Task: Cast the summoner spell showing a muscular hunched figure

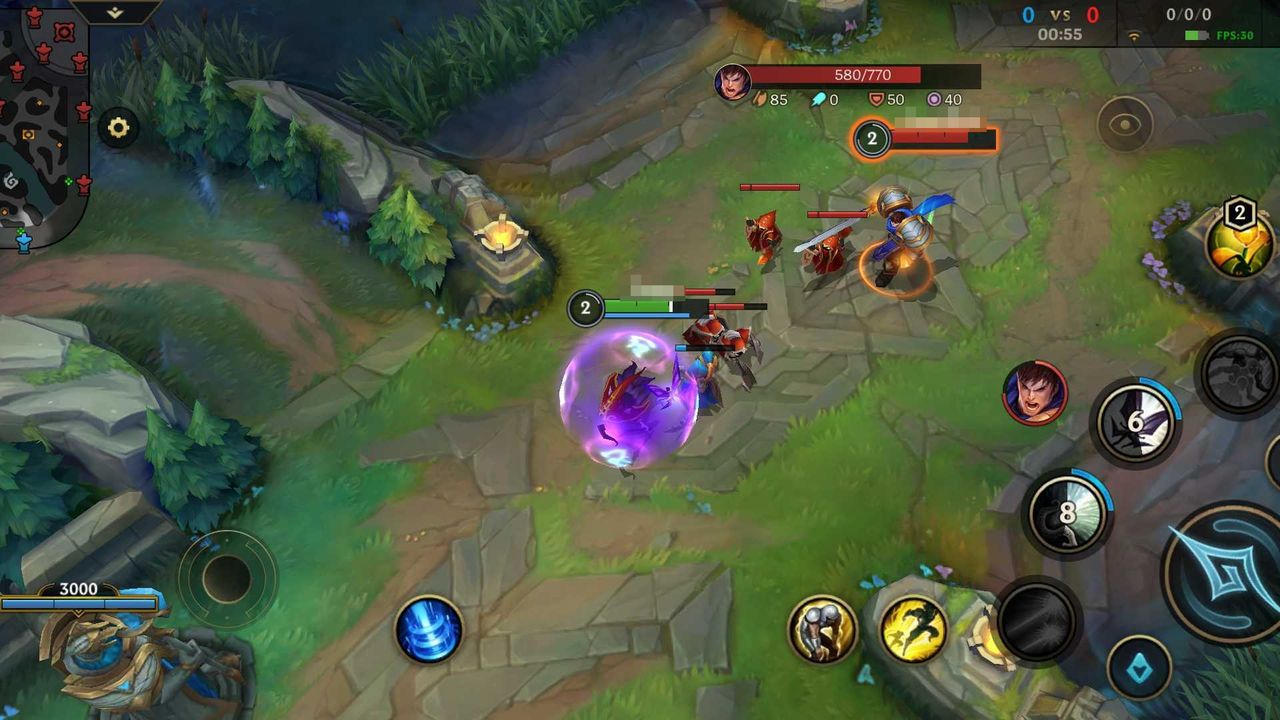Action: [822, 629]
